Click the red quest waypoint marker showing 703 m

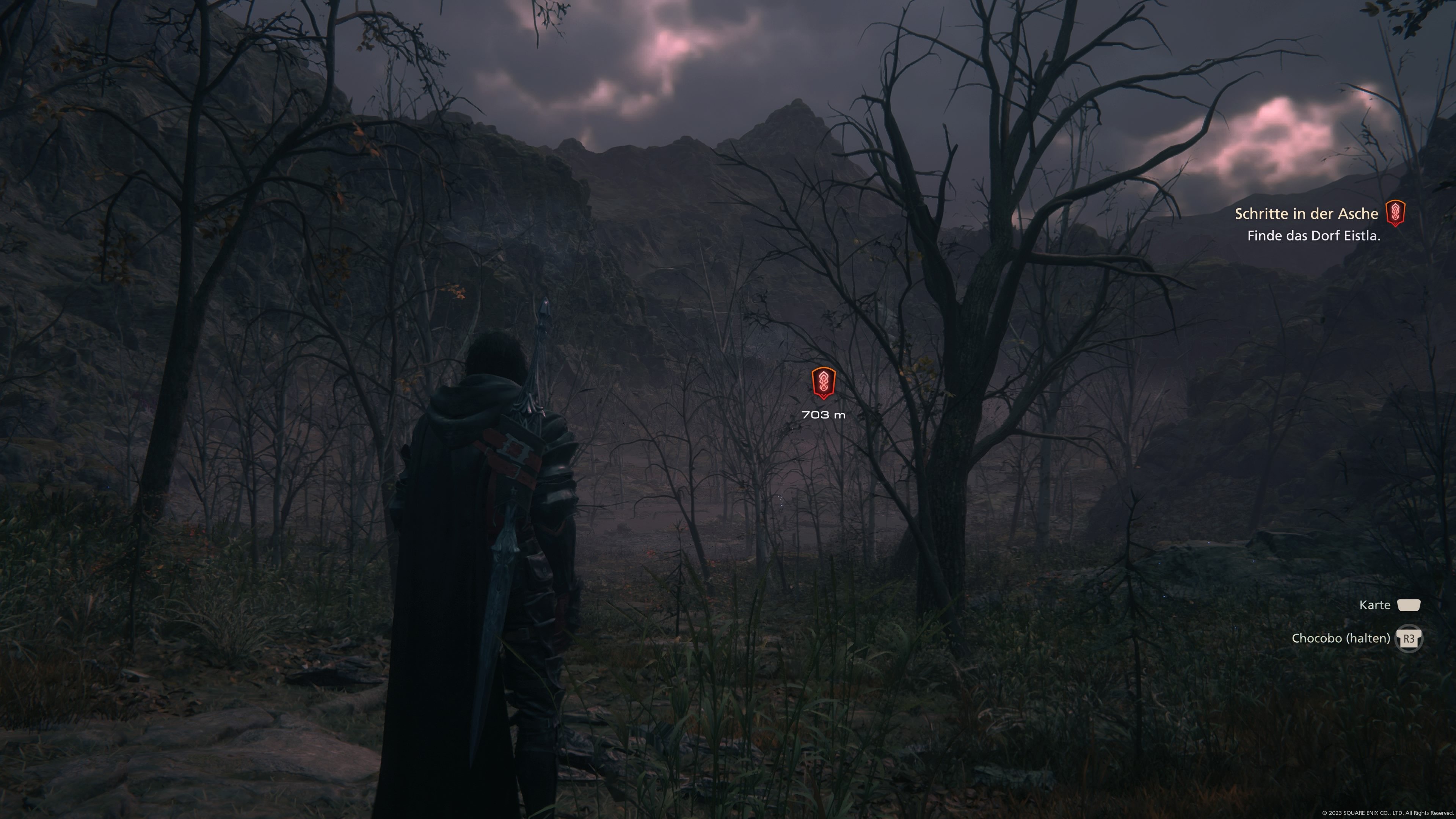click(x=823, y=383)
